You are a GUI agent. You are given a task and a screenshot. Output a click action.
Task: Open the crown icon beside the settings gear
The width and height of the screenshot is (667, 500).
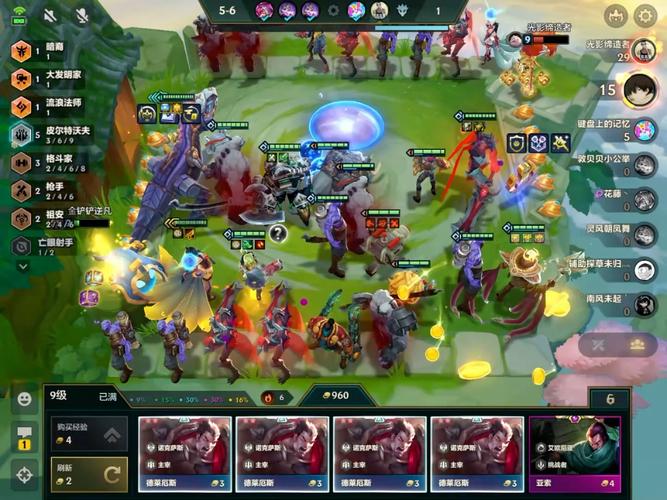[614, 16]
